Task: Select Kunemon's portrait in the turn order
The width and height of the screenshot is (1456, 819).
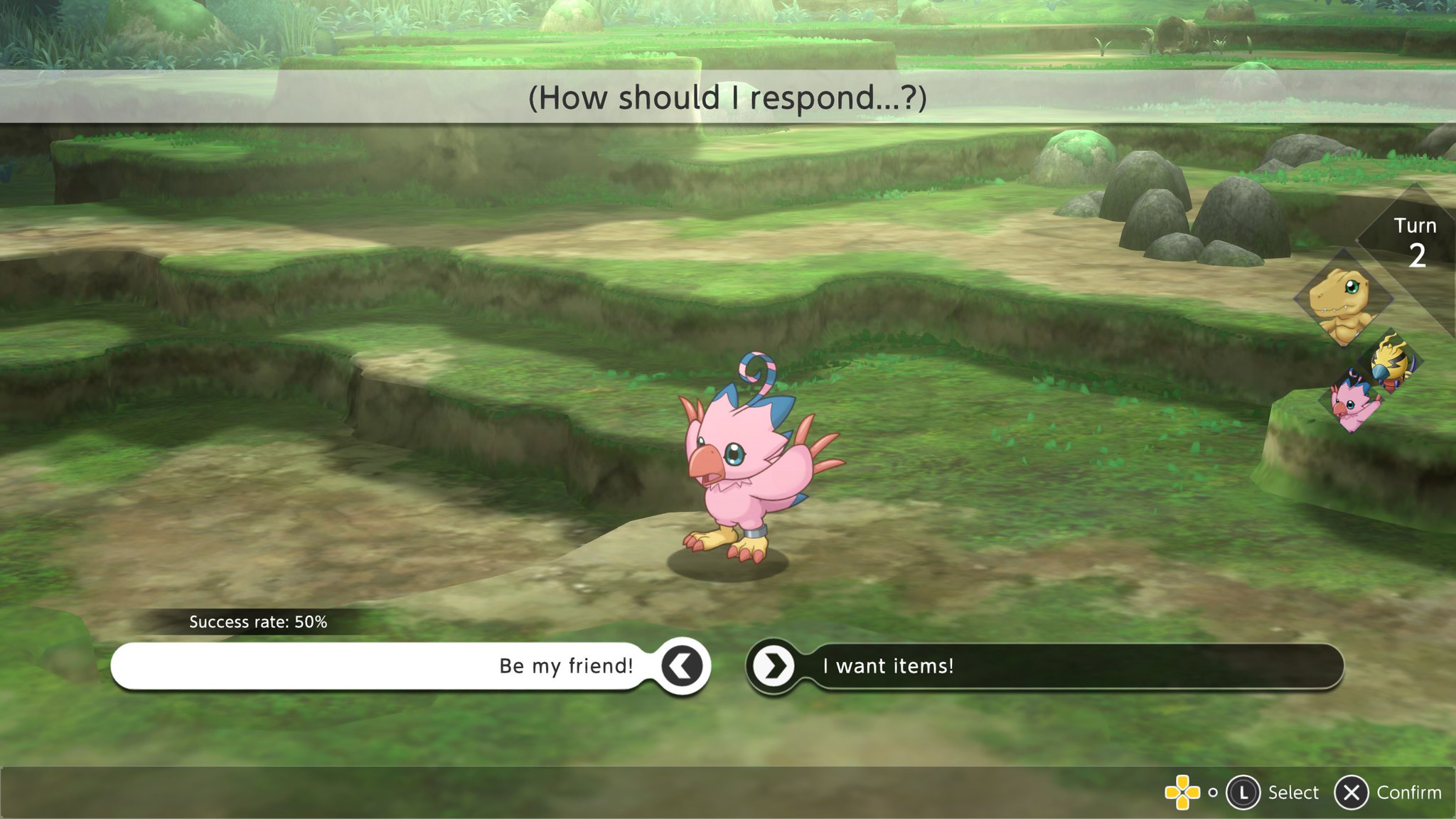Action: (x=1392, y=363)
